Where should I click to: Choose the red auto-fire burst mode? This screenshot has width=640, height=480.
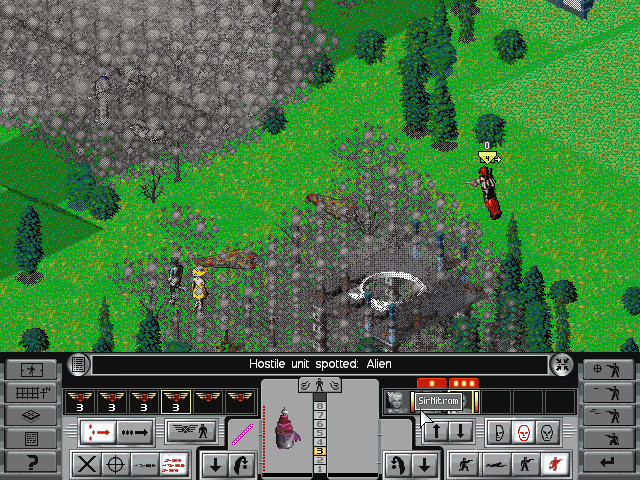(174, 464)
